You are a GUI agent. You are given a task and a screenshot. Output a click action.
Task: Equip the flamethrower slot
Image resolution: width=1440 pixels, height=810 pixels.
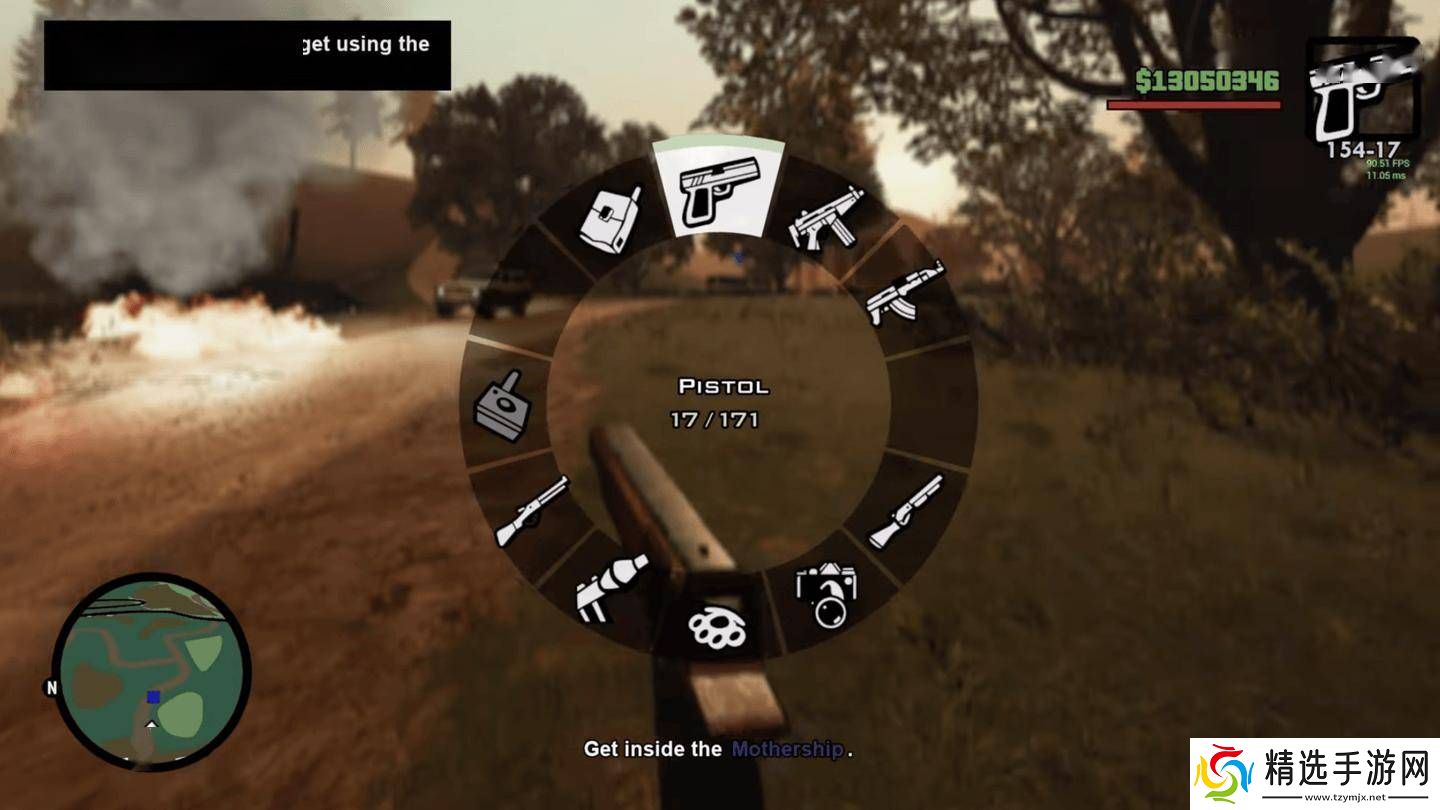coord(611,587)
